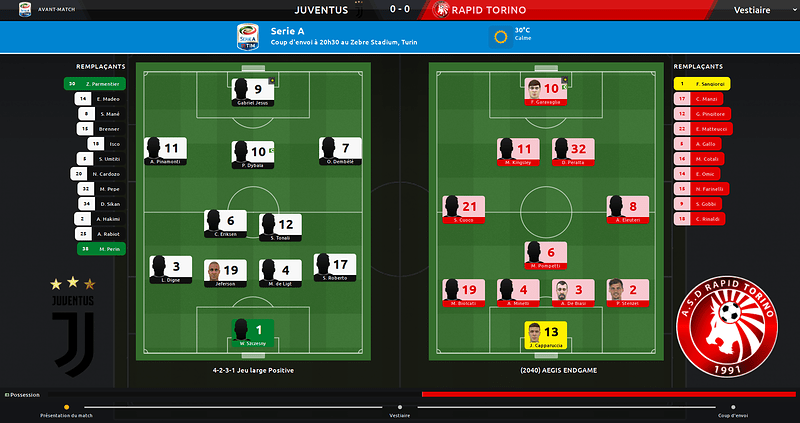Select substitute F. Sangiorgi on Rapid Torino's bench
Viewport: 800px width, 423px height.
[x=701, y=84]
